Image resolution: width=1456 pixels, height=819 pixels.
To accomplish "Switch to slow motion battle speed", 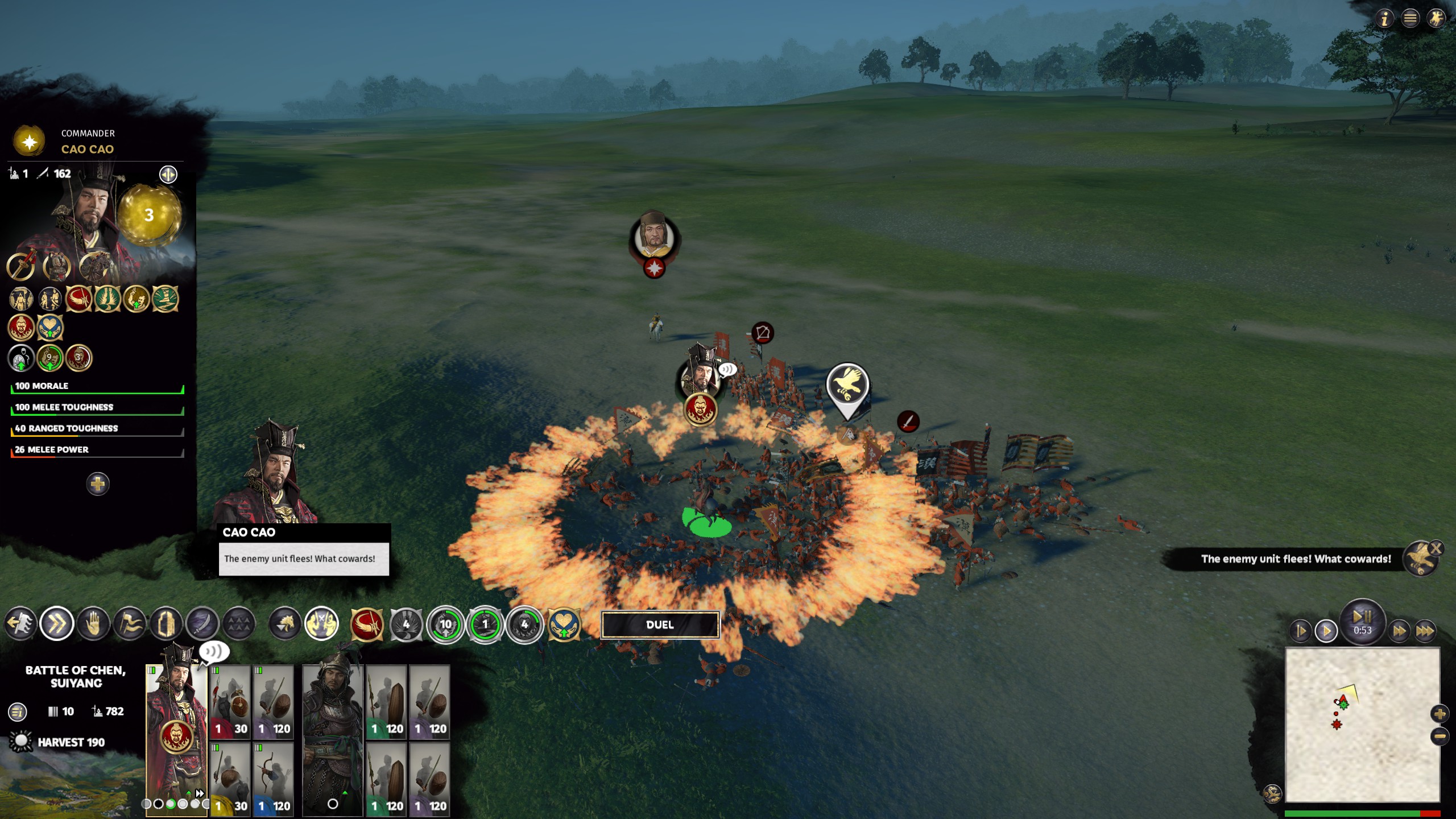I will [1301, 631].
